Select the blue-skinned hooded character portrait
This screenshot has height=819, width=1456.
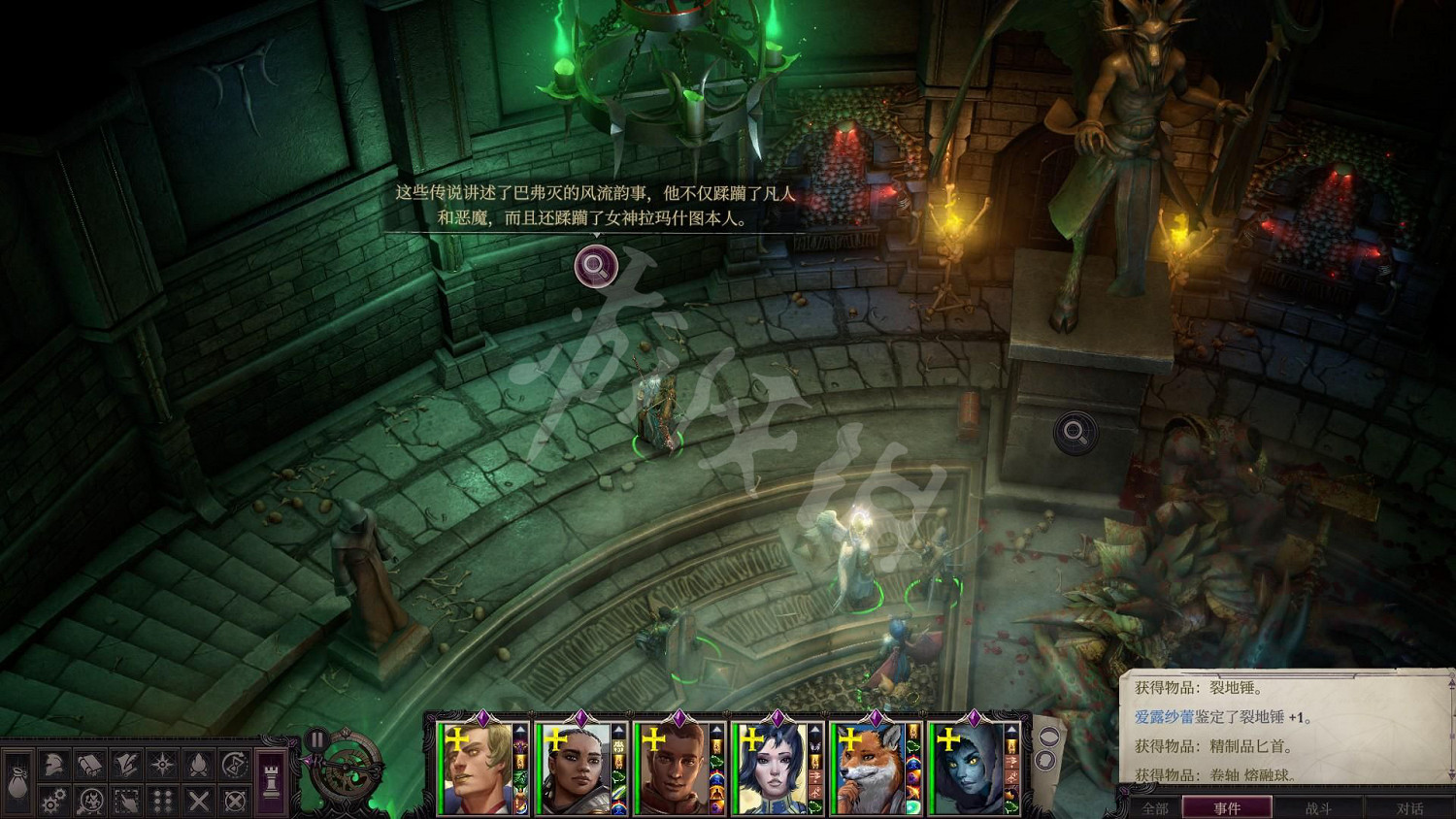tap(969, 769)
